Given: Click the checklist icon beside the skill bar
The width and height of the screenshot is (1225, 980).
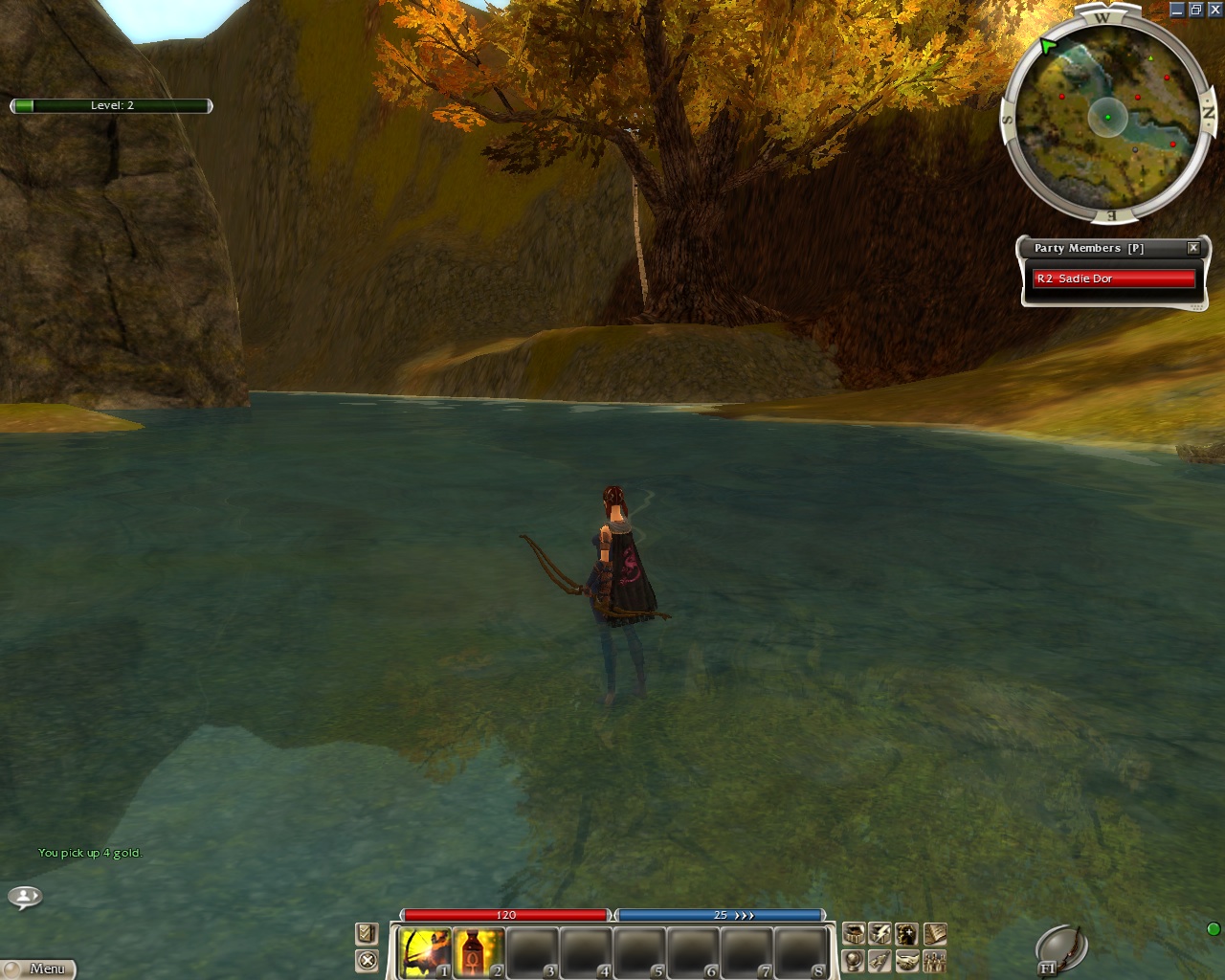Looking at the screenshot, I should (x=367, y=933).
